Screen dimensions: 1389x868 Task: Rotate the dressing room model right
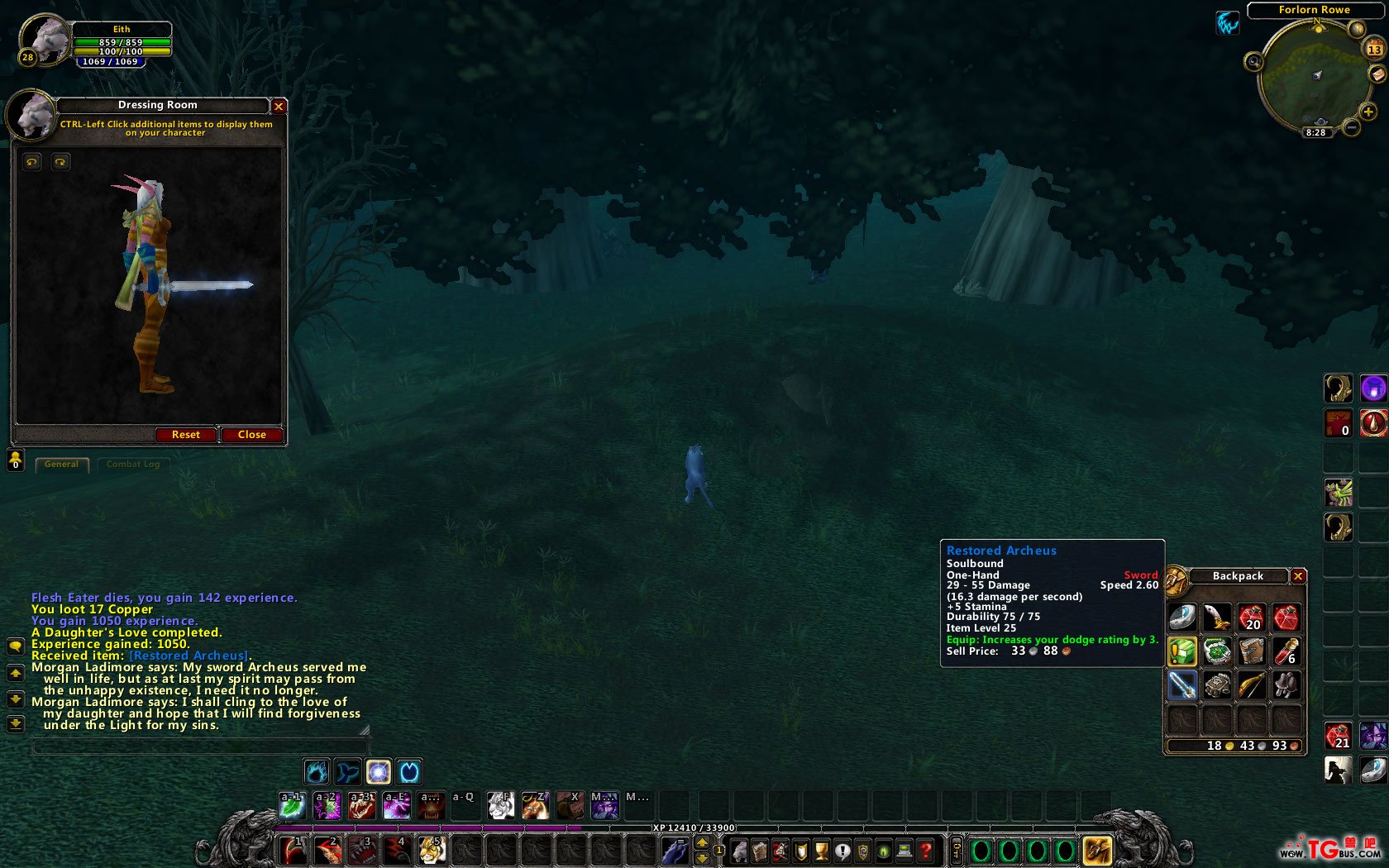click(60, 162)
